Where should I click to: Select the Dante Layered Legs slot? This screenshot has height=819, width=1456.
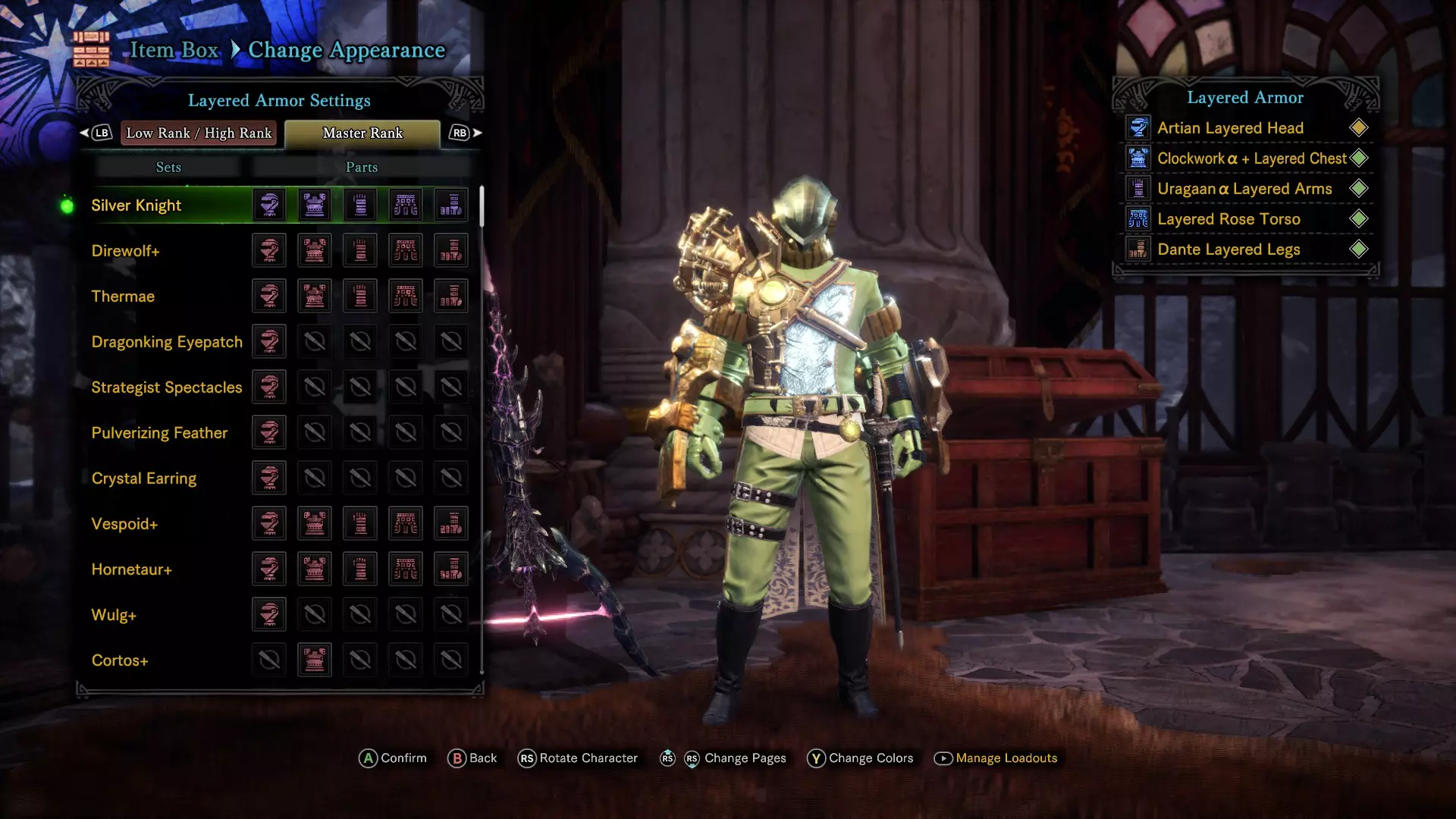click(x=1228, y=249)
